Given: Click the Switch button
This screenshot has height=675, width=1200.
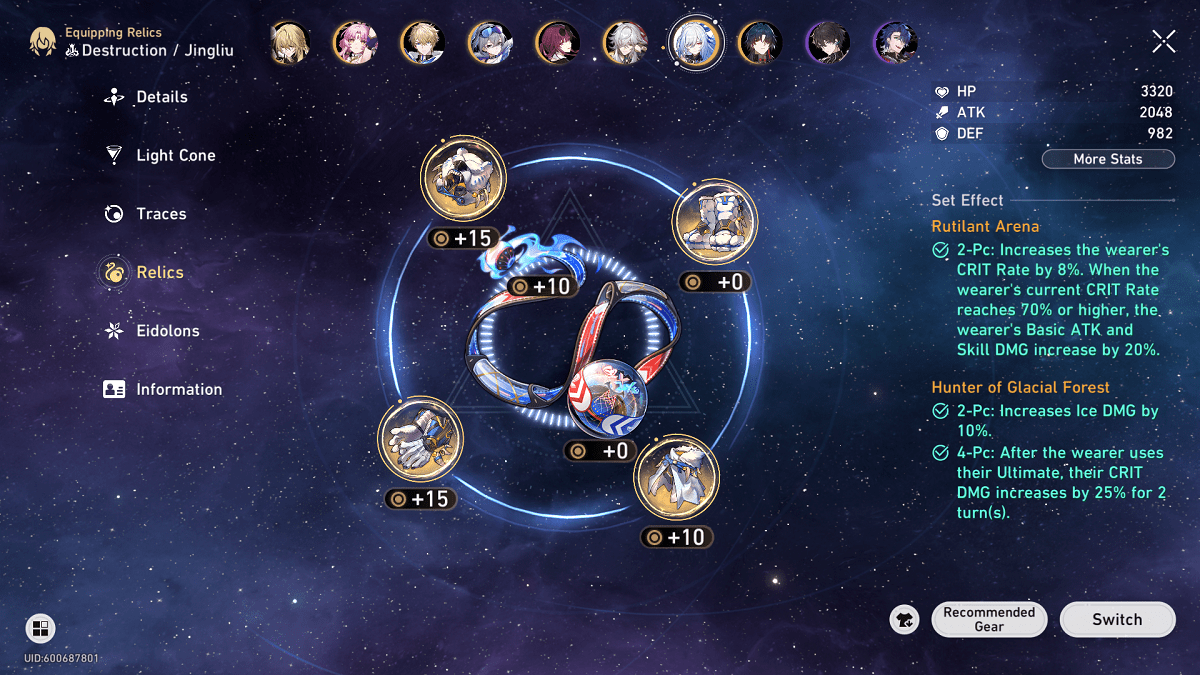Looking at the screenshot, I should pos(1116,619).
